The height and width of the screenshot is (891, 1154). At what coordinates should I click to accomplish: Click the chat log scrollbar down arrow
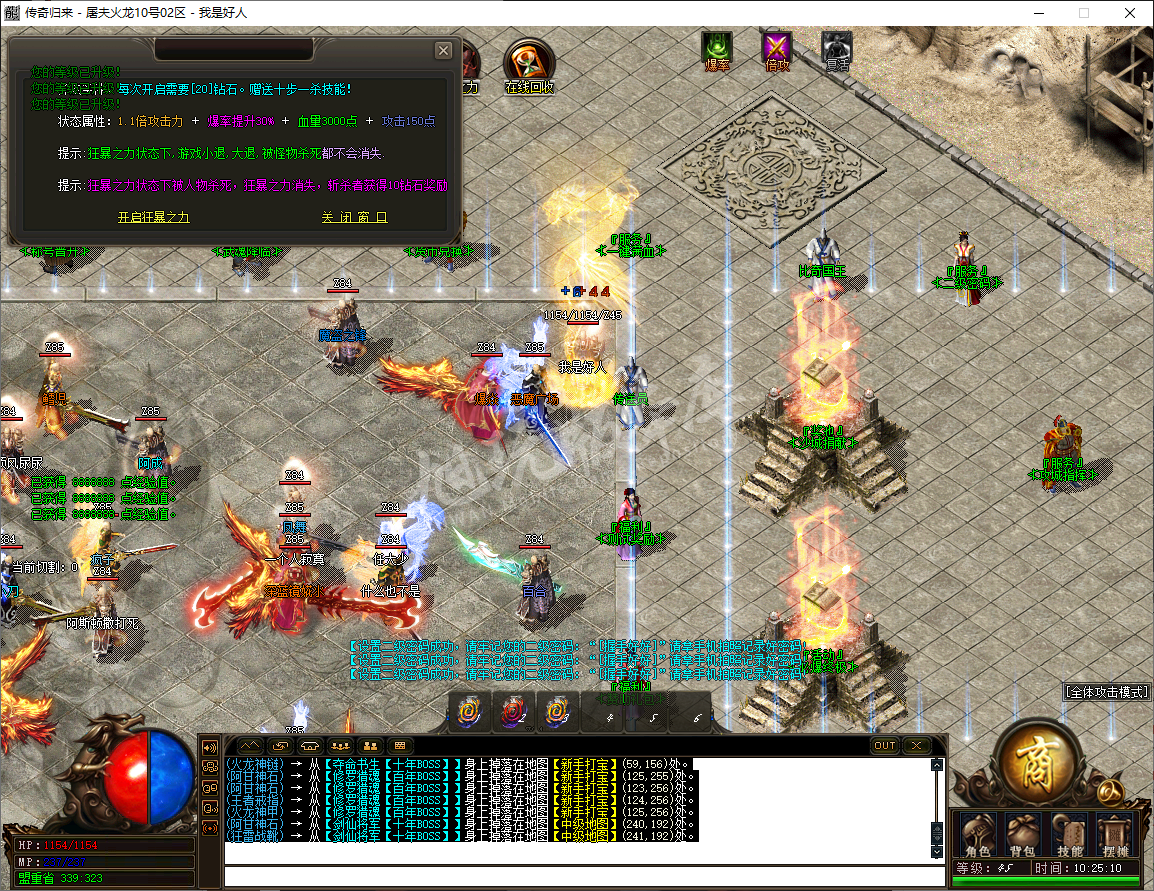(x=937, y=851)
